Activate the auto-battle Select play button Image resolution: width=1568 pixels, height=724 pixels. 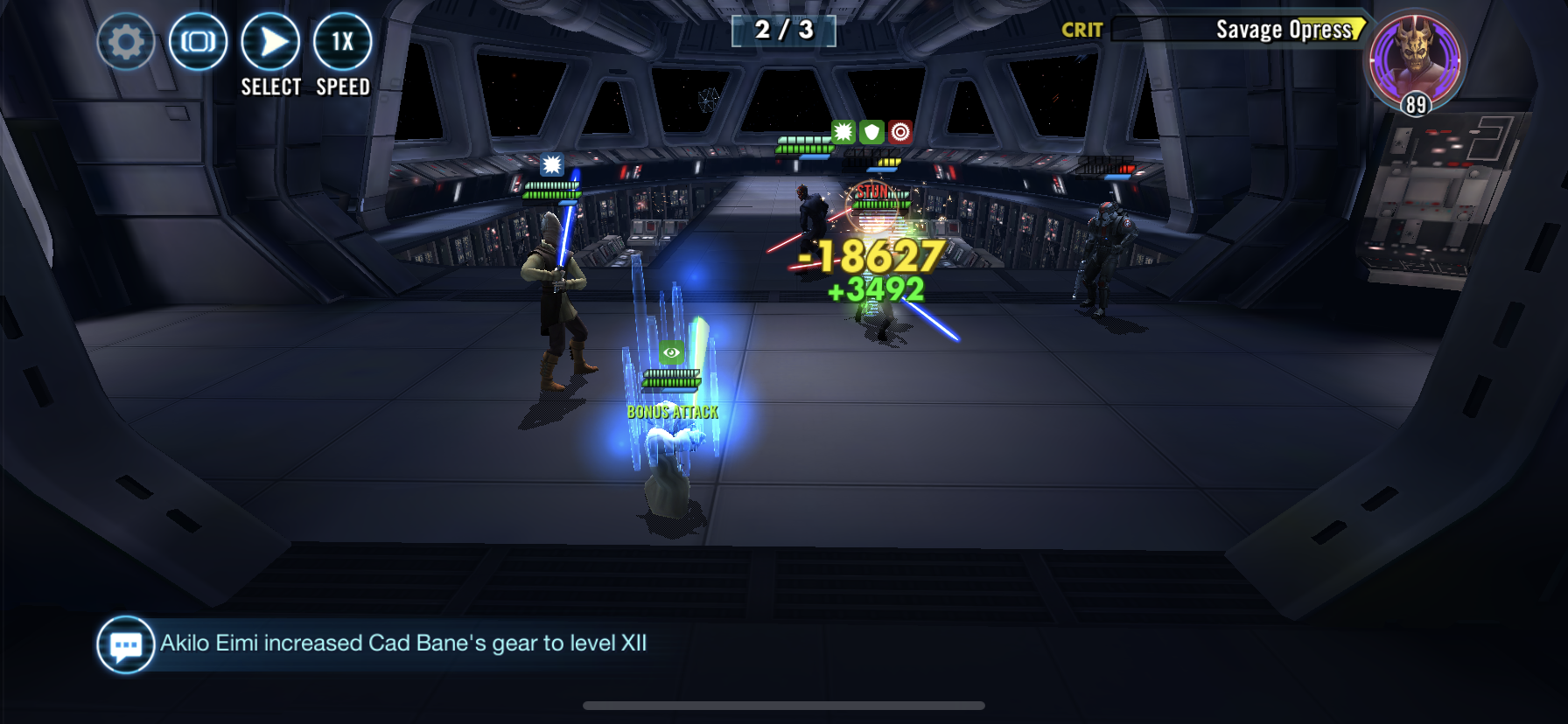[270, 42]
